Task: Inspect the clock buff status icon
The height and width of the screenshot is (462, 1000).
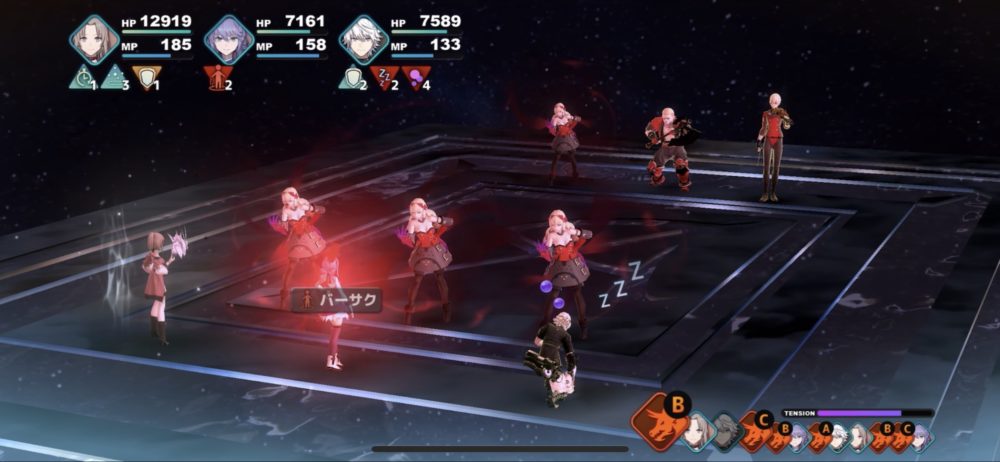Action: (82, 78)
